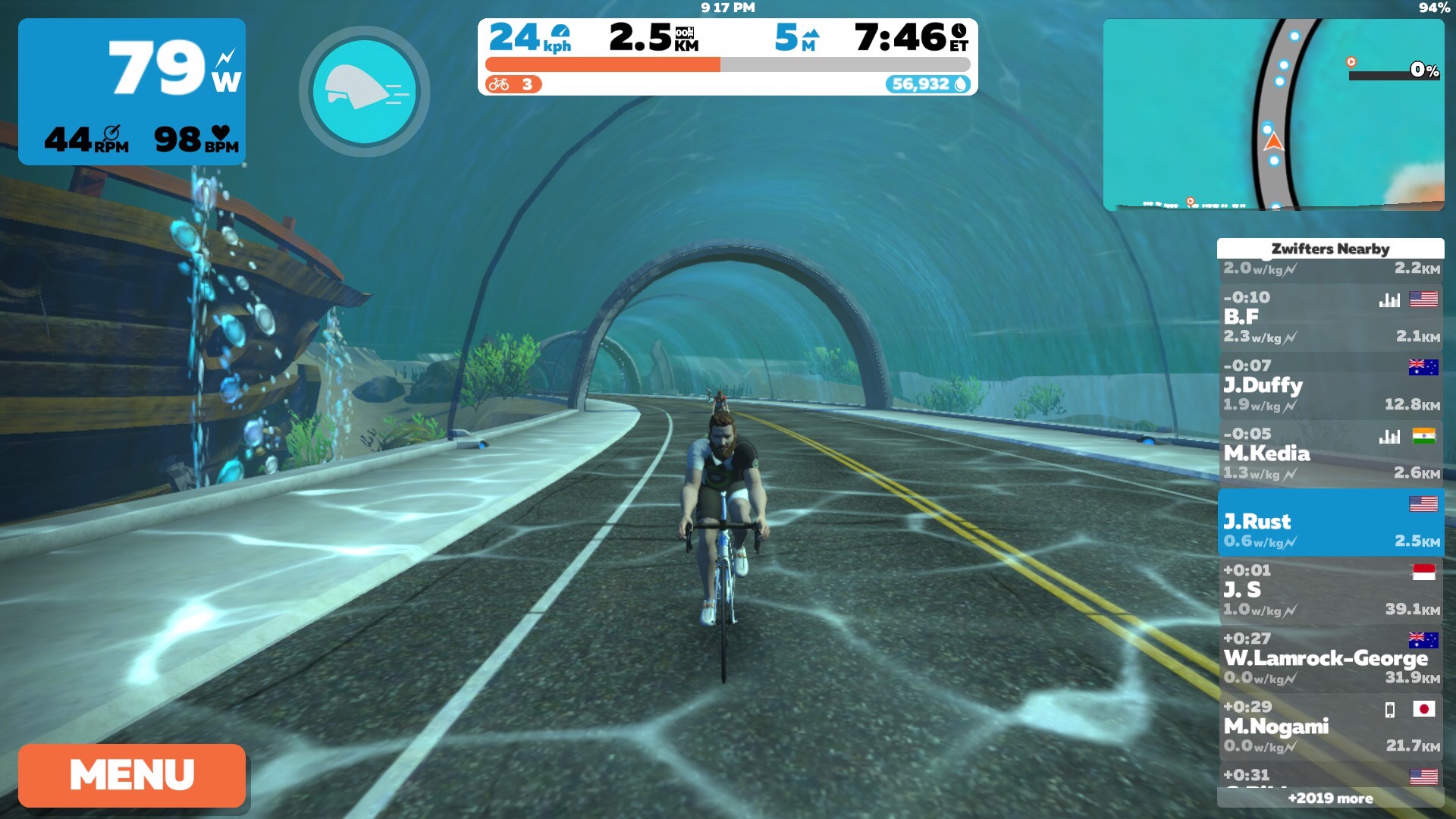Show the +2019 more riders

[x=1330, y=798]
